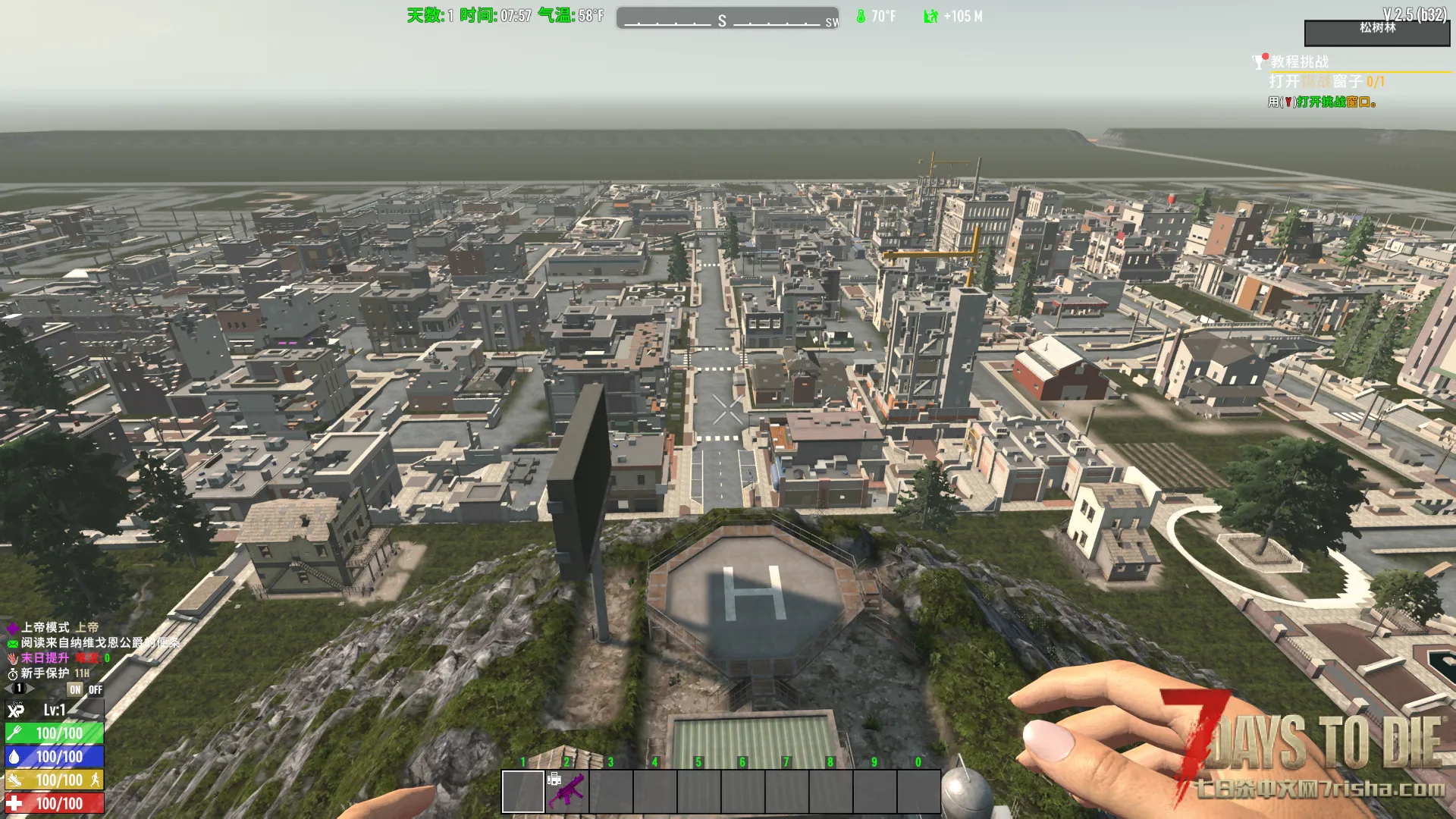Click the XP level indicator

53,711
